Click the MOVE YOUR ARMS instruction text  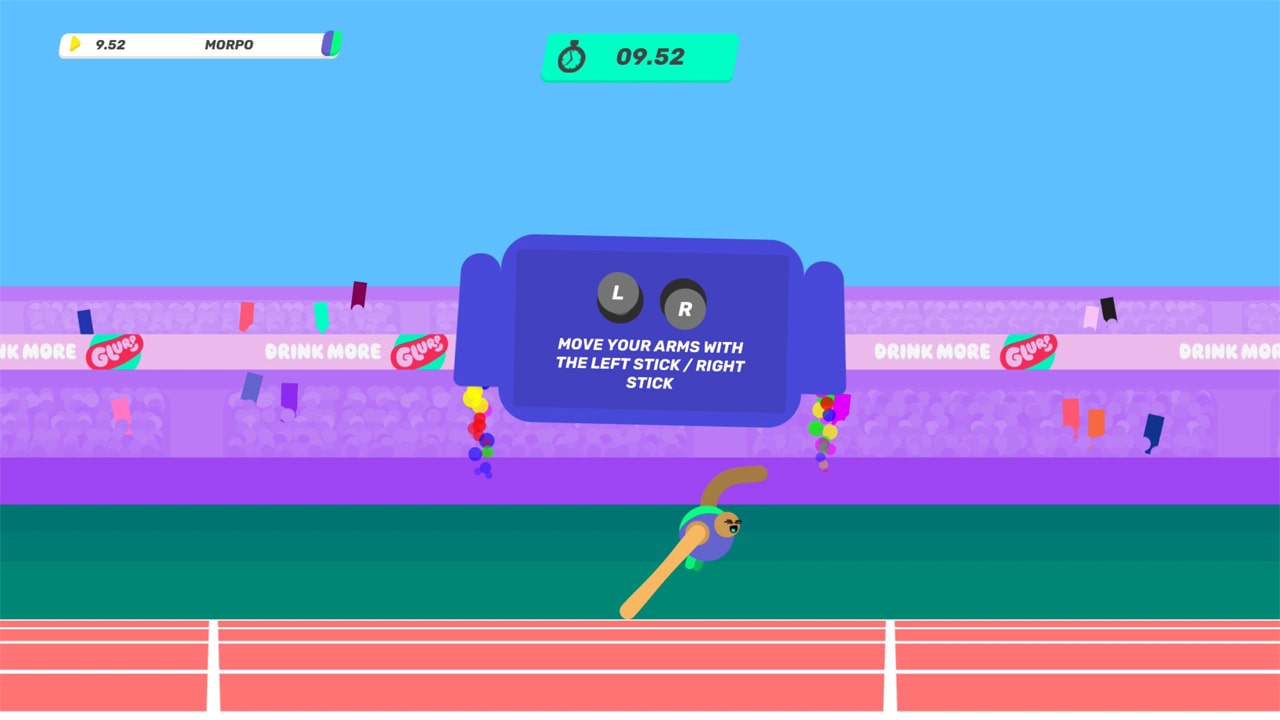coord(650,363)
